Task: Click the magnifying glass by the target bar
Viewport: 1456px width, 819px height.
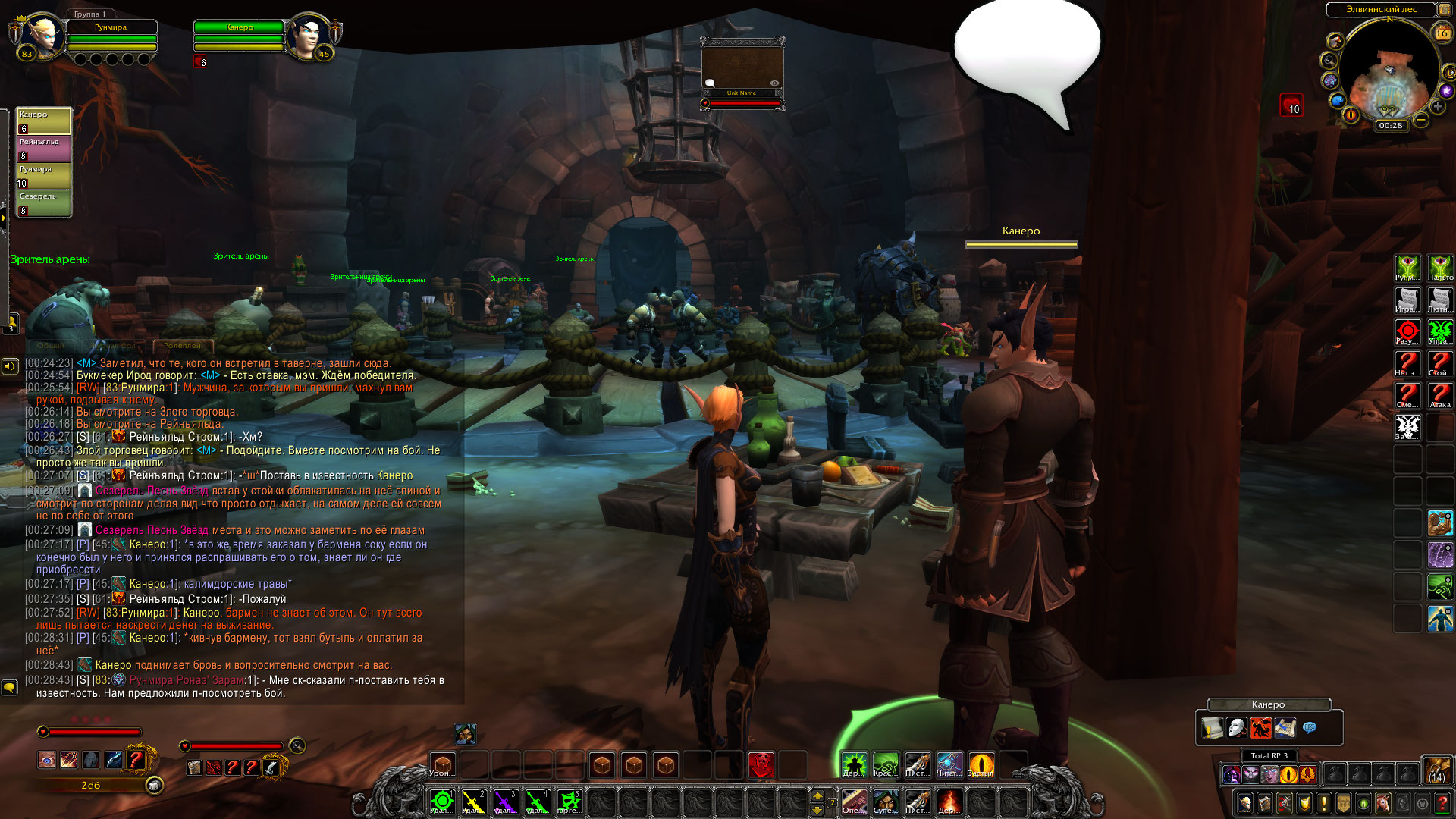Action: point(297,746)
